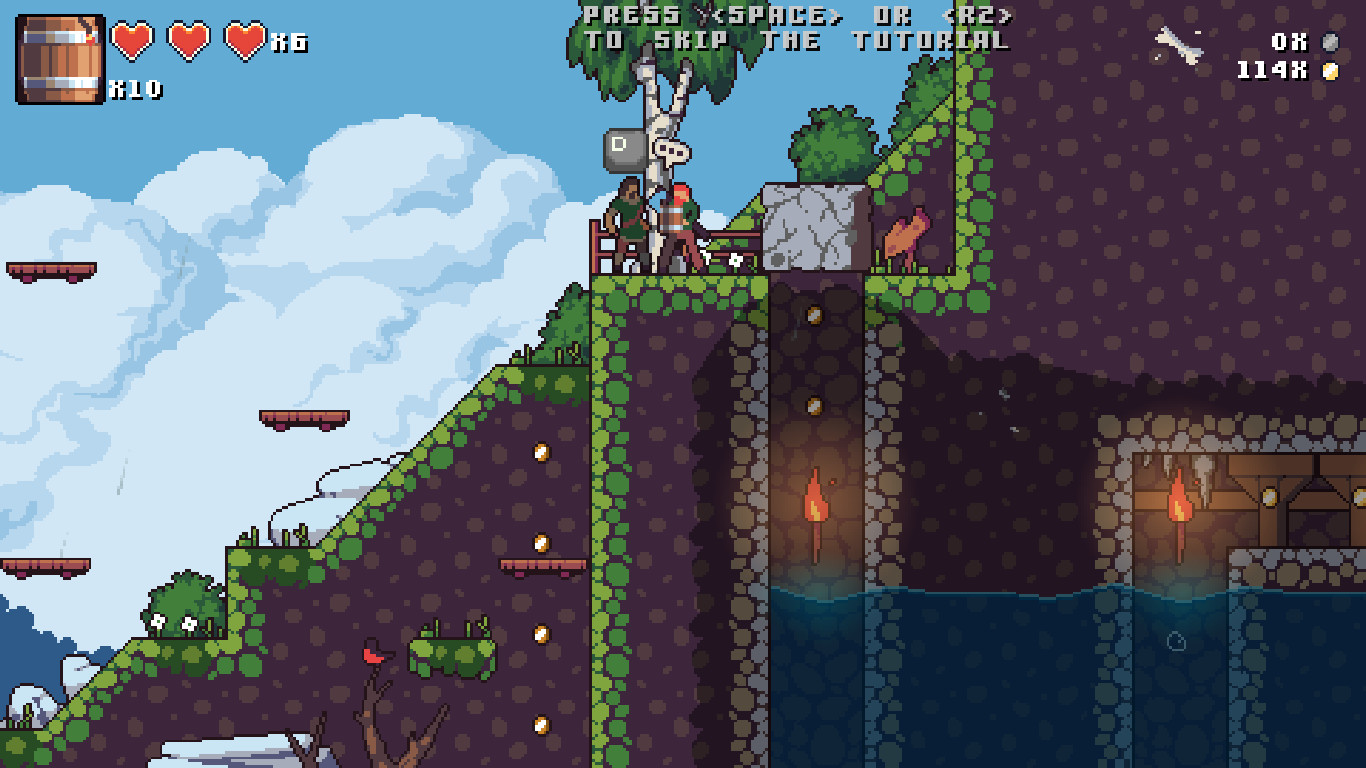The width and height of the screenshot is (1366, 768).
Task: Click the torch on the cliff wall
Action: (818, 500)
